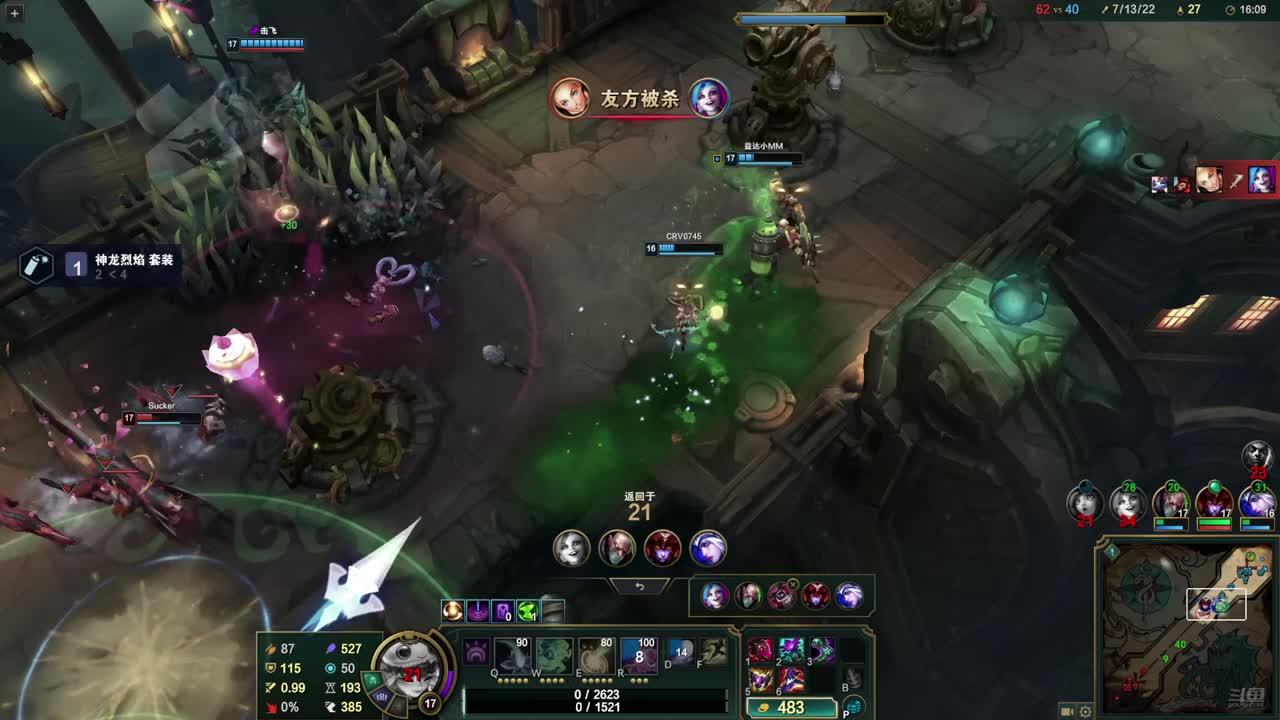Click the curved return arrow button
1280x720 pixels.
point(640,587)
